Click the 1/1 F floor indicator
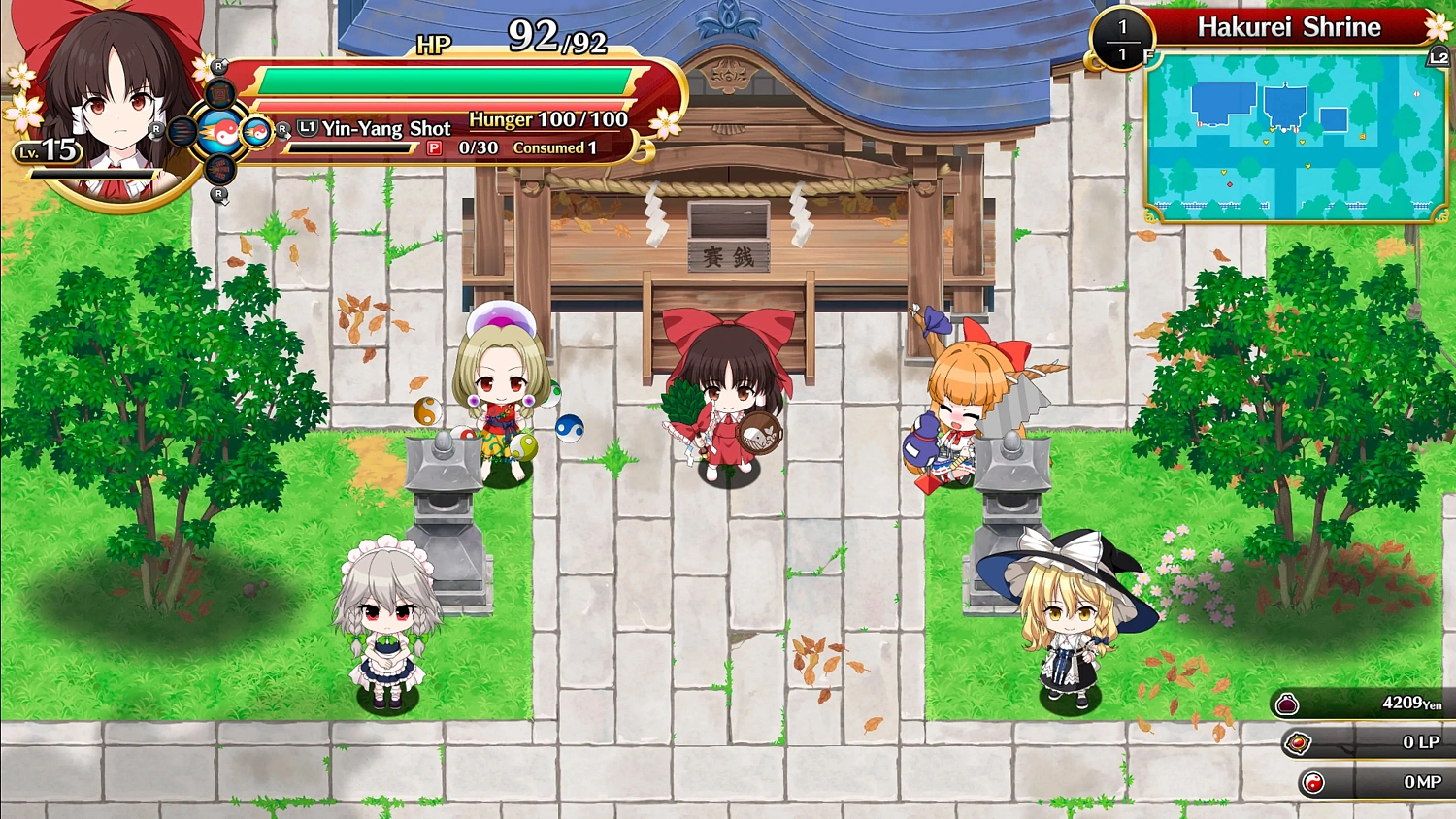 click(x=1121, y=40)
